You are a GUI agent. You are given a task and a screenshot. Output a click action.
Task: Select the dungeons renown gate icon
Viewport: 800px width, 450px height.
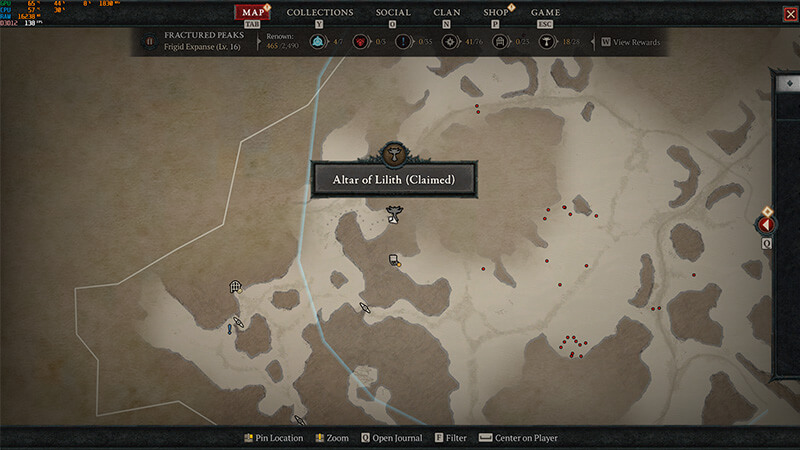point(499,42)
